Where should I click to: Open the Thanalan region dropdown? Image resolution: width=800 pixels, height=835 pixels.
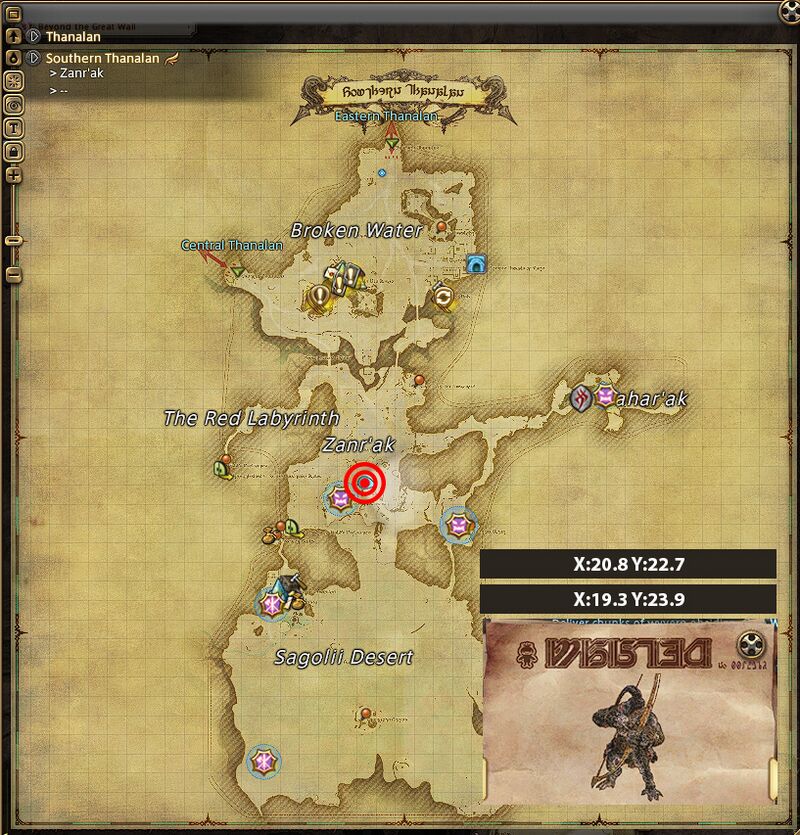click(33, 37)
